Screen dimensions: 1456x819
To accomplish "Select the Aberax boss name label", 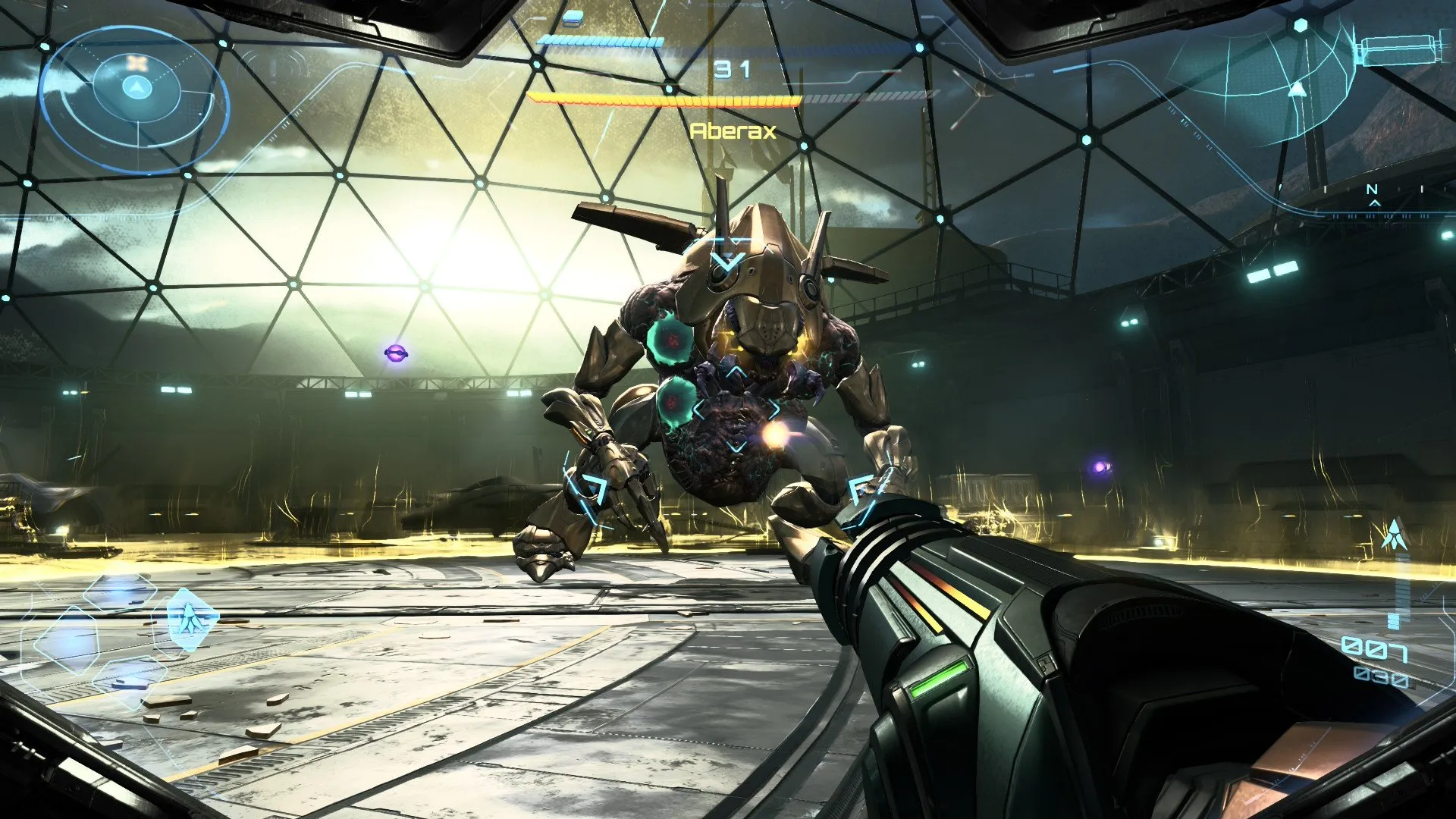I will click(x=733, y=131).
